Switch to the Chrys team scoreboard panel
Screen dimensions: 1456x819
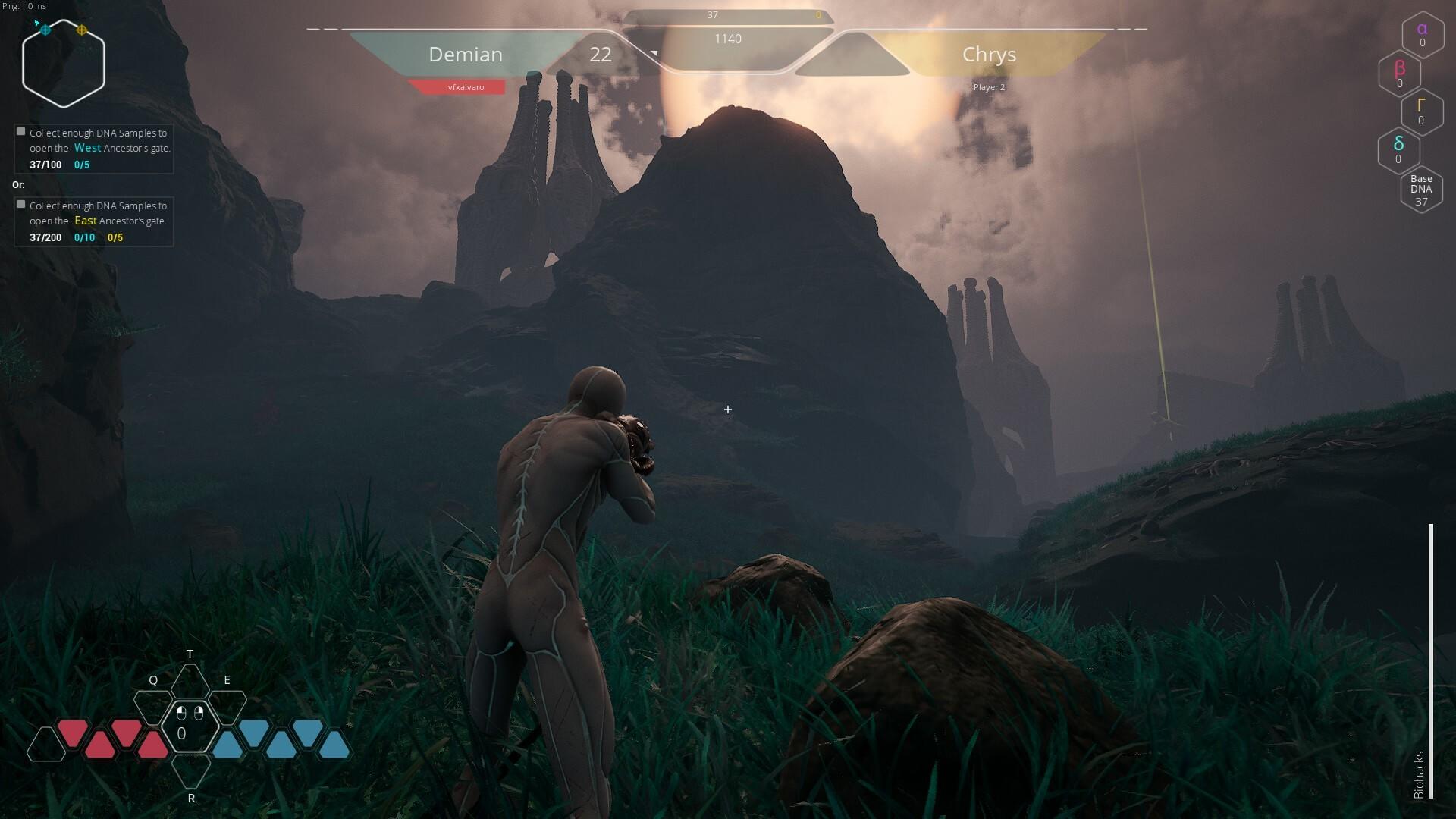(x=990, y=54)
